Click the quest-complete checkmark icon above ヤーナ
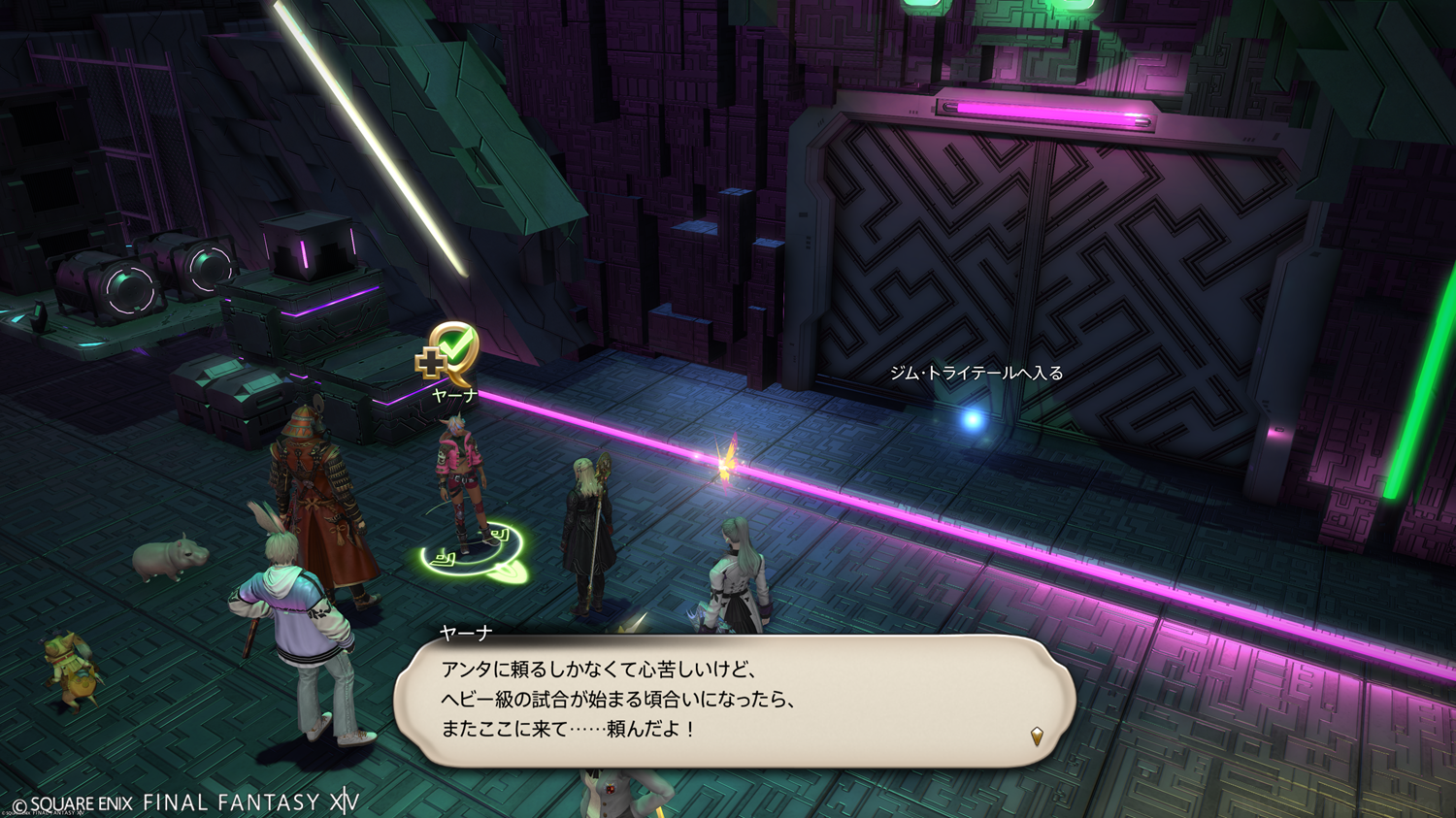1456x818 pixels. [x=449, y=352]
